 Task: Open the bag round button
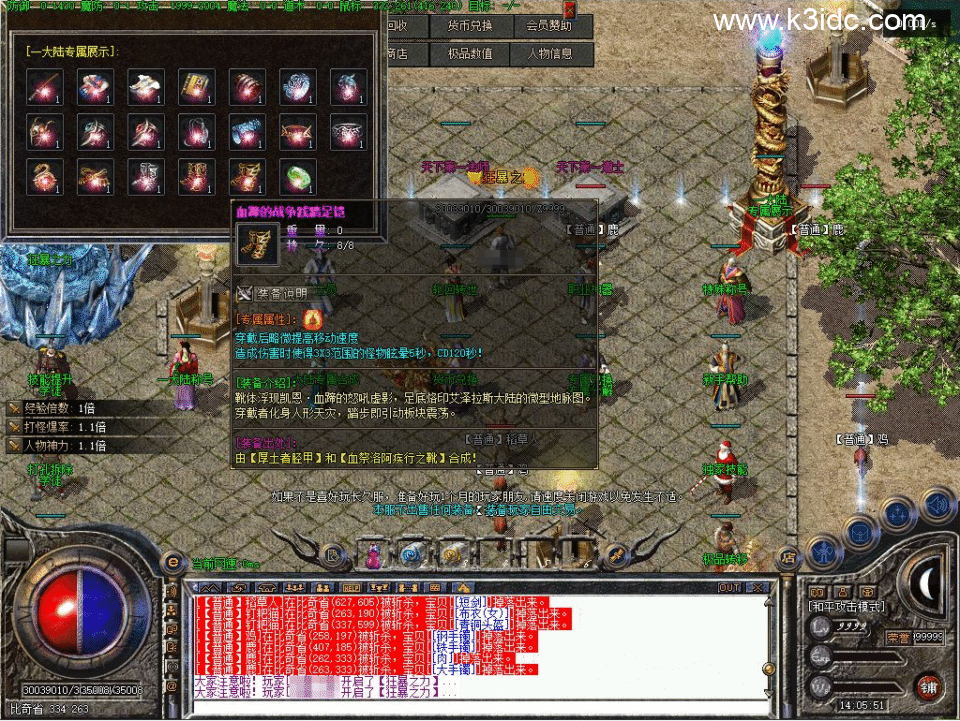[x=862, y=531]
